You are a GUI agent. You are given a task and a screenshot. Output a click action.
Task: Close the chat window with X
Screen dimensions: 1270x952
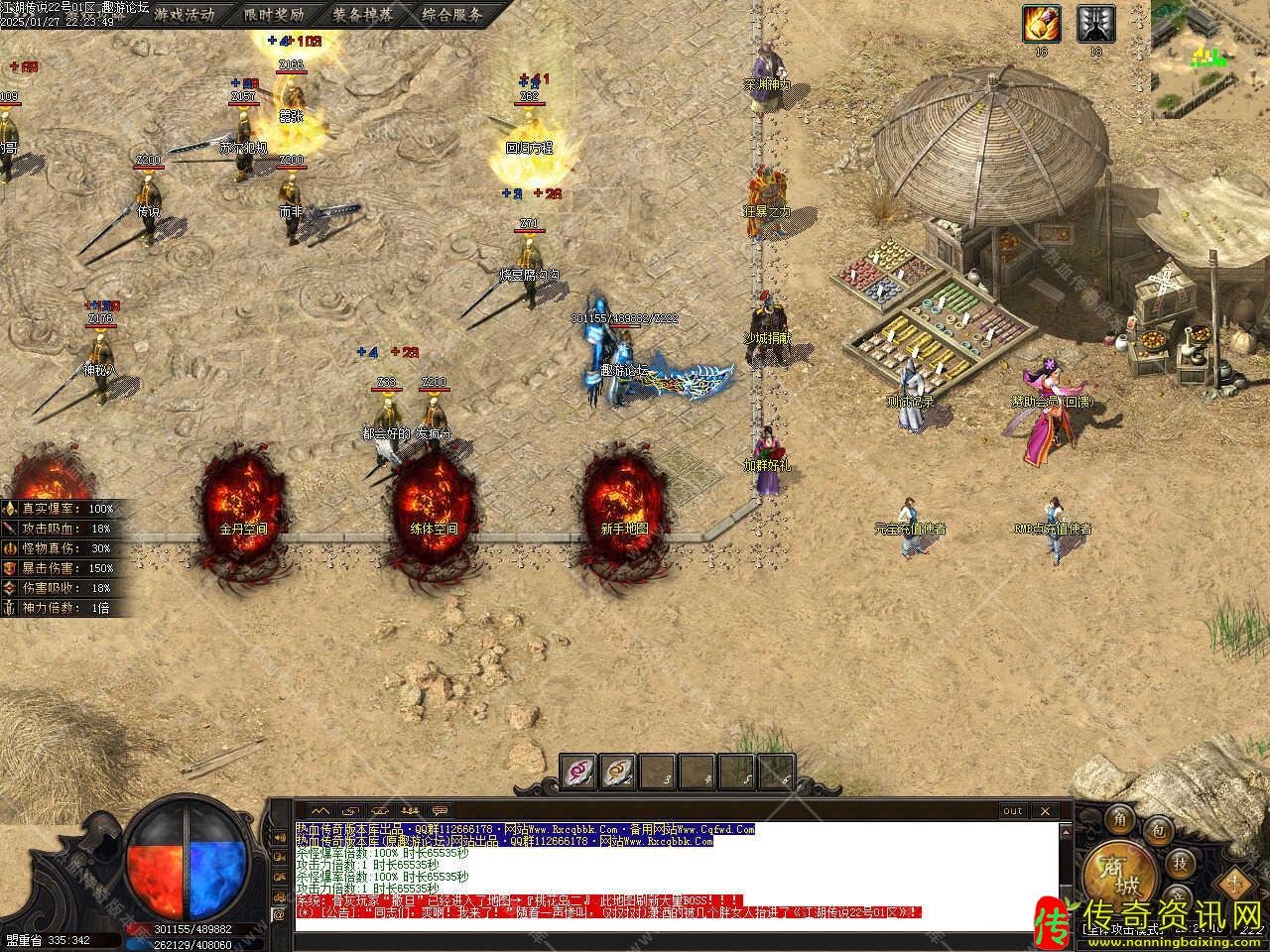pyautogui.click(x=1044, y=811)
